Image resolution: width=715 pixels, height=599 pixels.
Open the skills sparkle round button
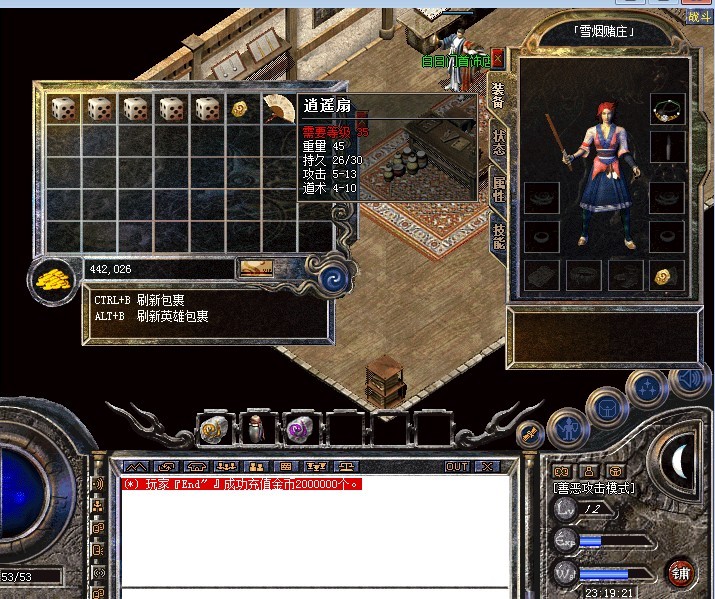[645, 386]
